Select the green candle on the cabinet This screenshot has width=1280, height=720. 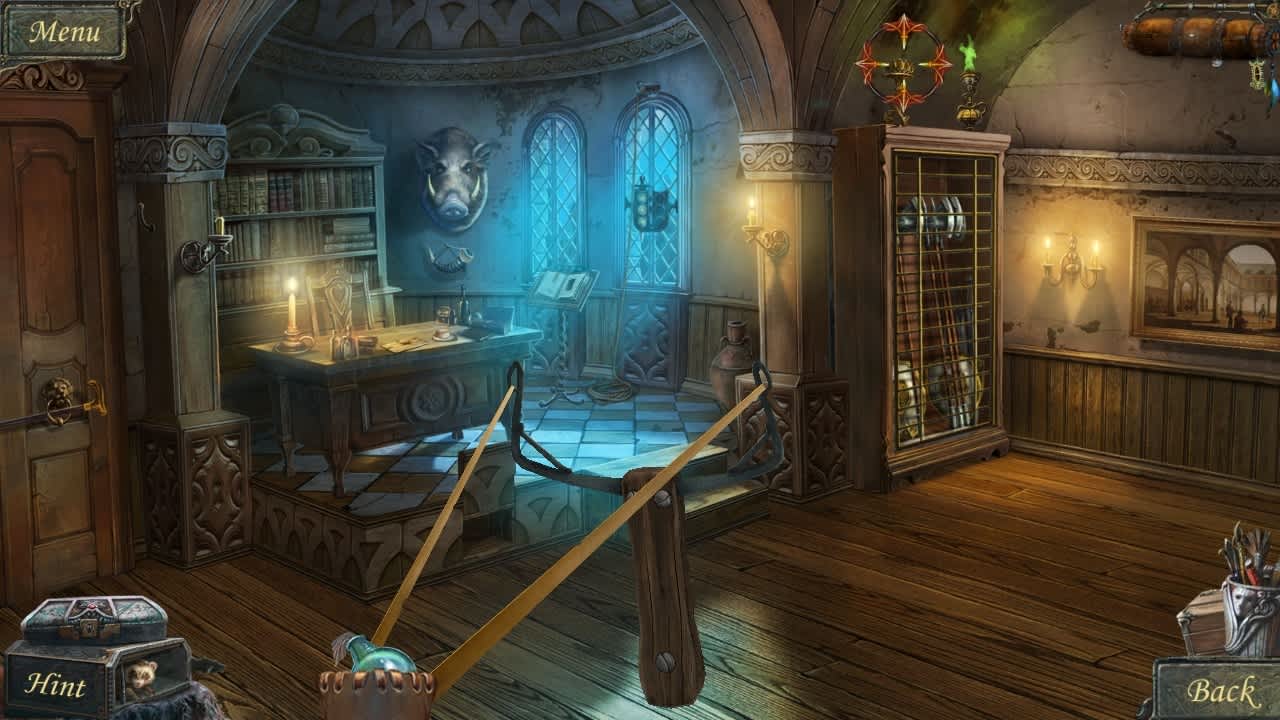[x=968, y=70]
